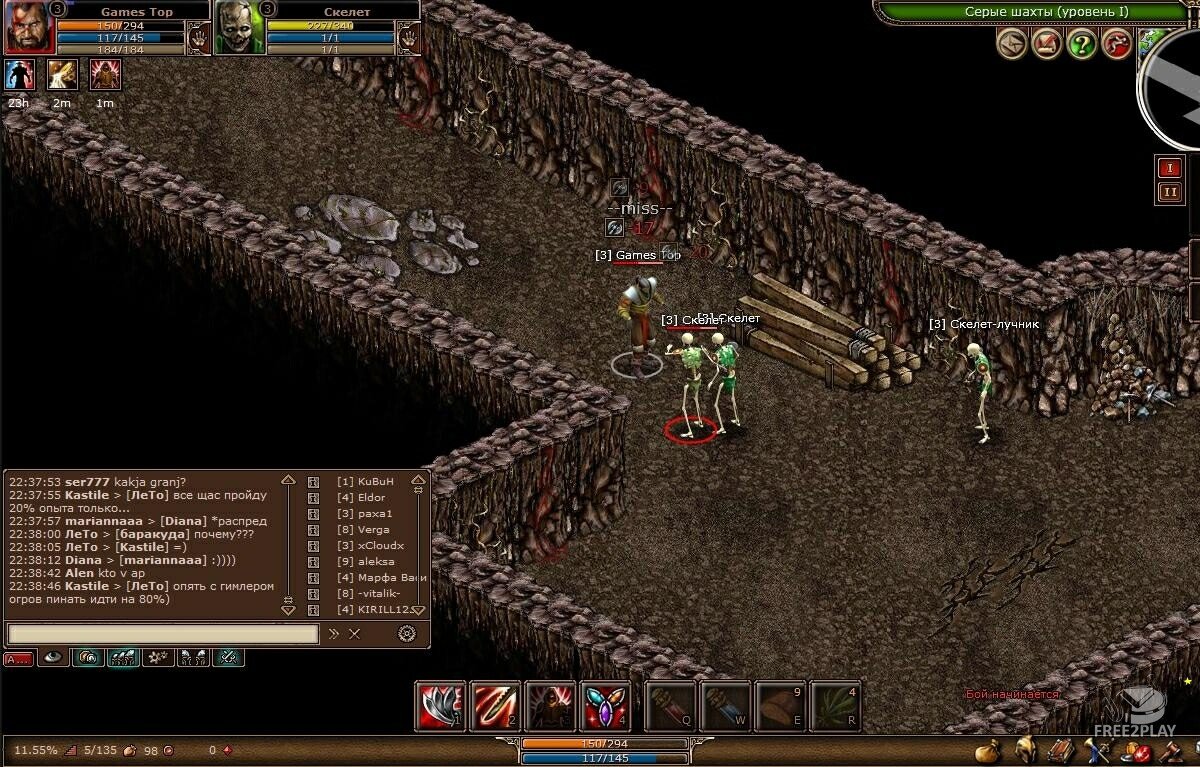
Task: Drink the red potion in slot Q
Action: [x=671, y=706]
